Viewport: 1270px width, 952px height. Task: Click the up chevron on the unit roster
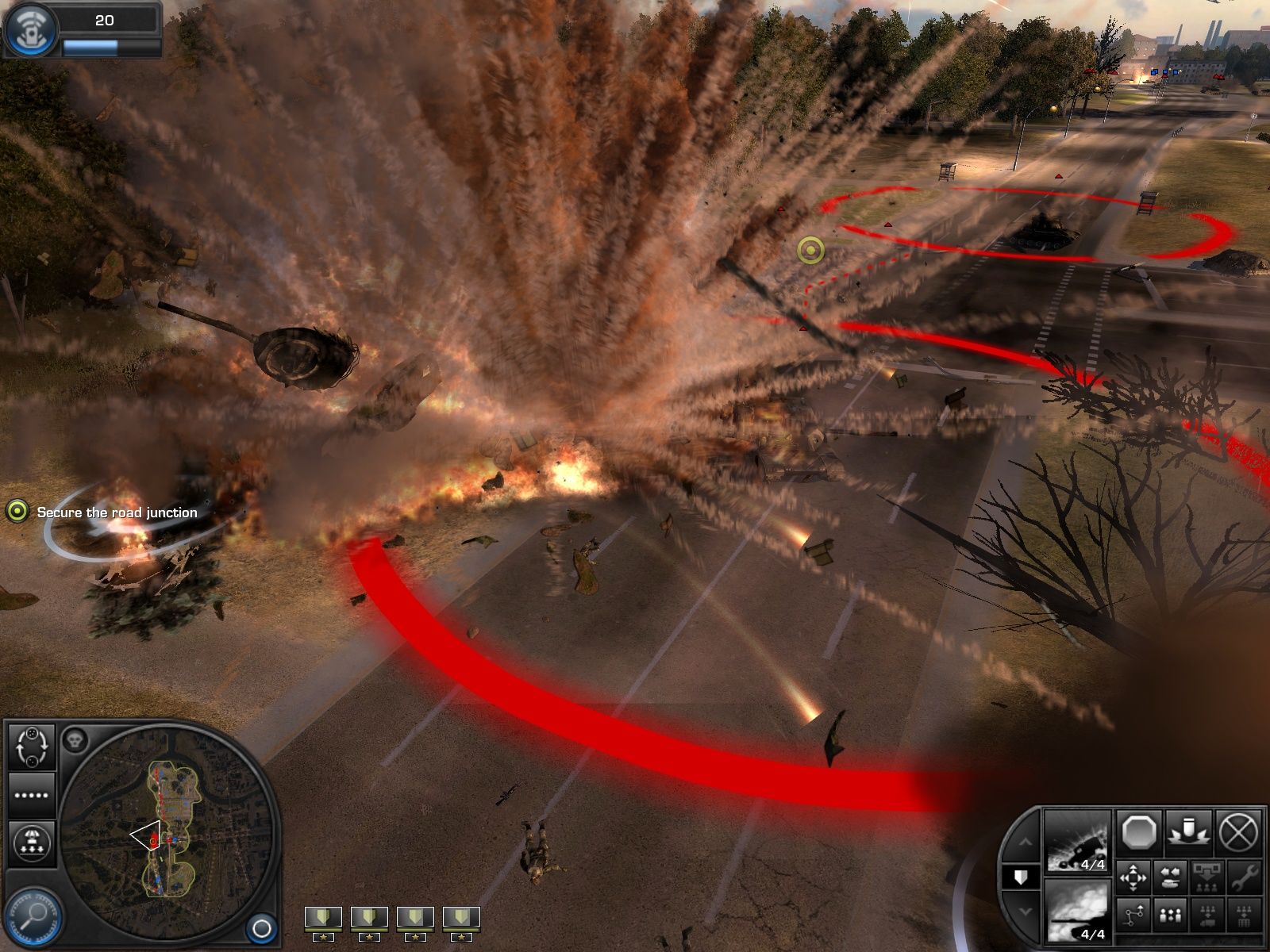pyautogui.click(x=1026, y=842)
